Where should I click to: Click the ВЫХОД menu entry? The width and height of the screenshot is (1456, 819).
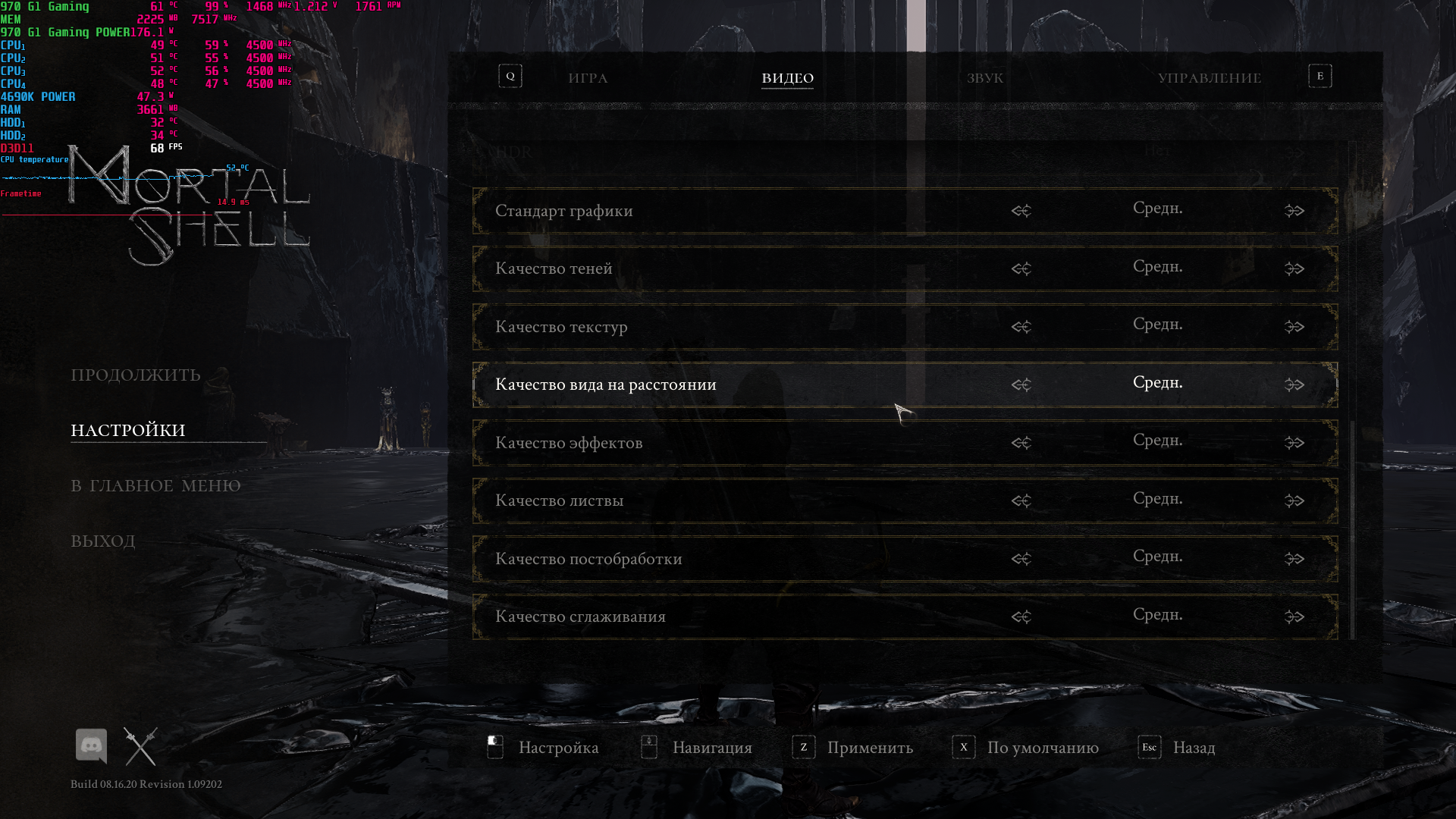pos(103,541)
